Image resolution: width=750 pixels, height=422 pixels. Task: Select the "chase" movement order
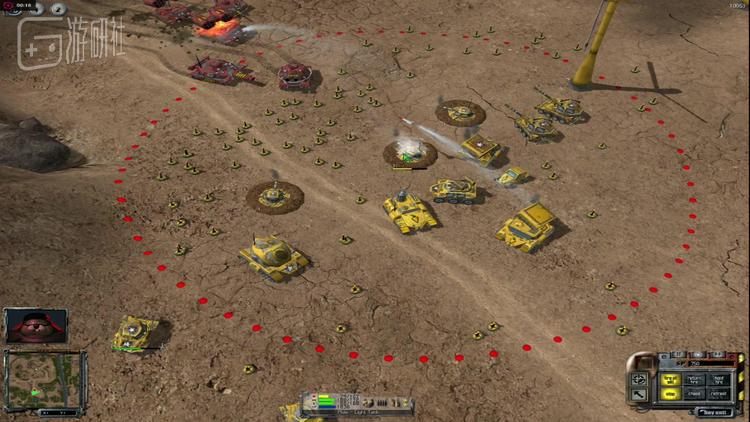pyautogui.click(x=693, y=393)
